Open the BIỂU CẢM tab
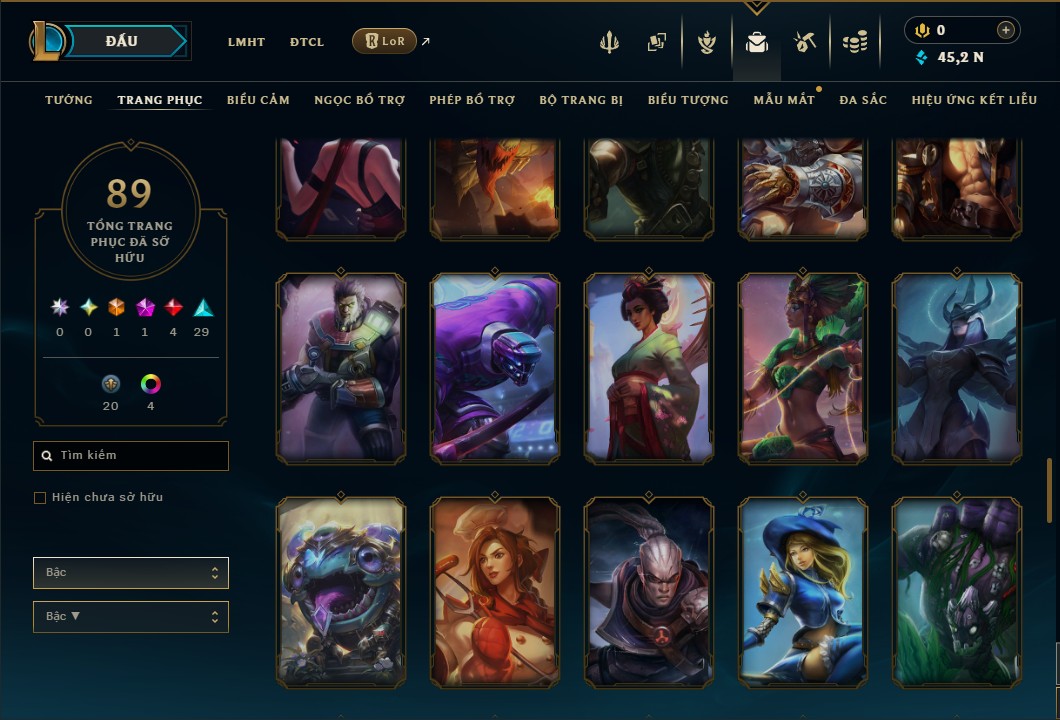The height and width of the screenshot is (720, 1060). [x=258, y=100]
